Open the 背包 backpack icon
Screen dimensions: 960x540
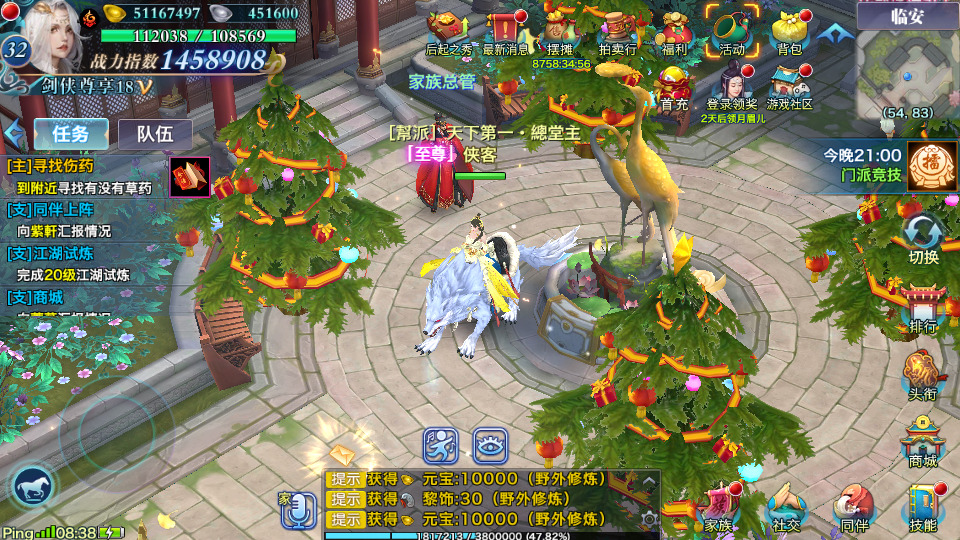pyautogui.click(x=789, y=33)
